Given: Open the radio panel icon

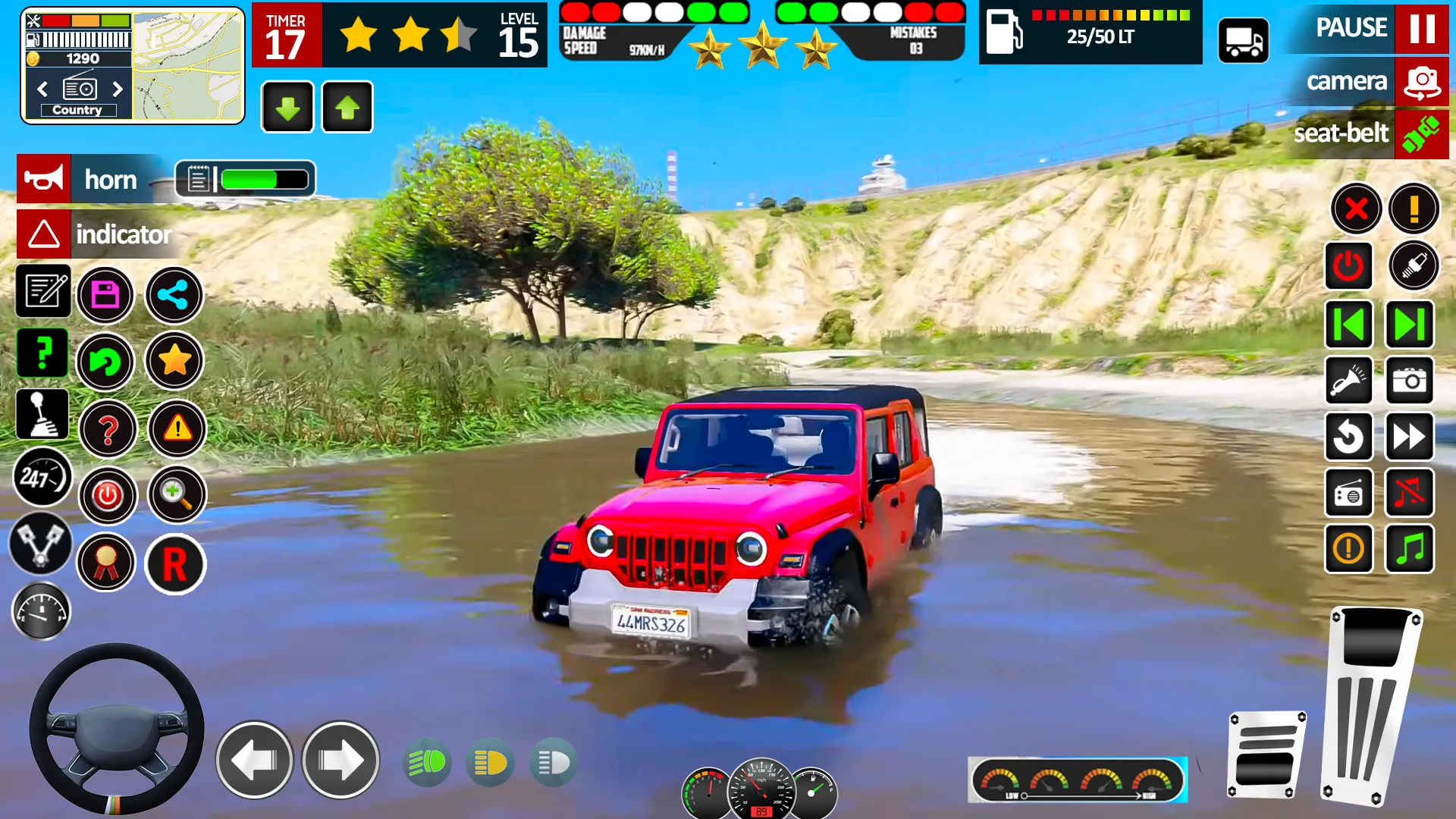Looking at the screenshot, I should coord(1349,493).
